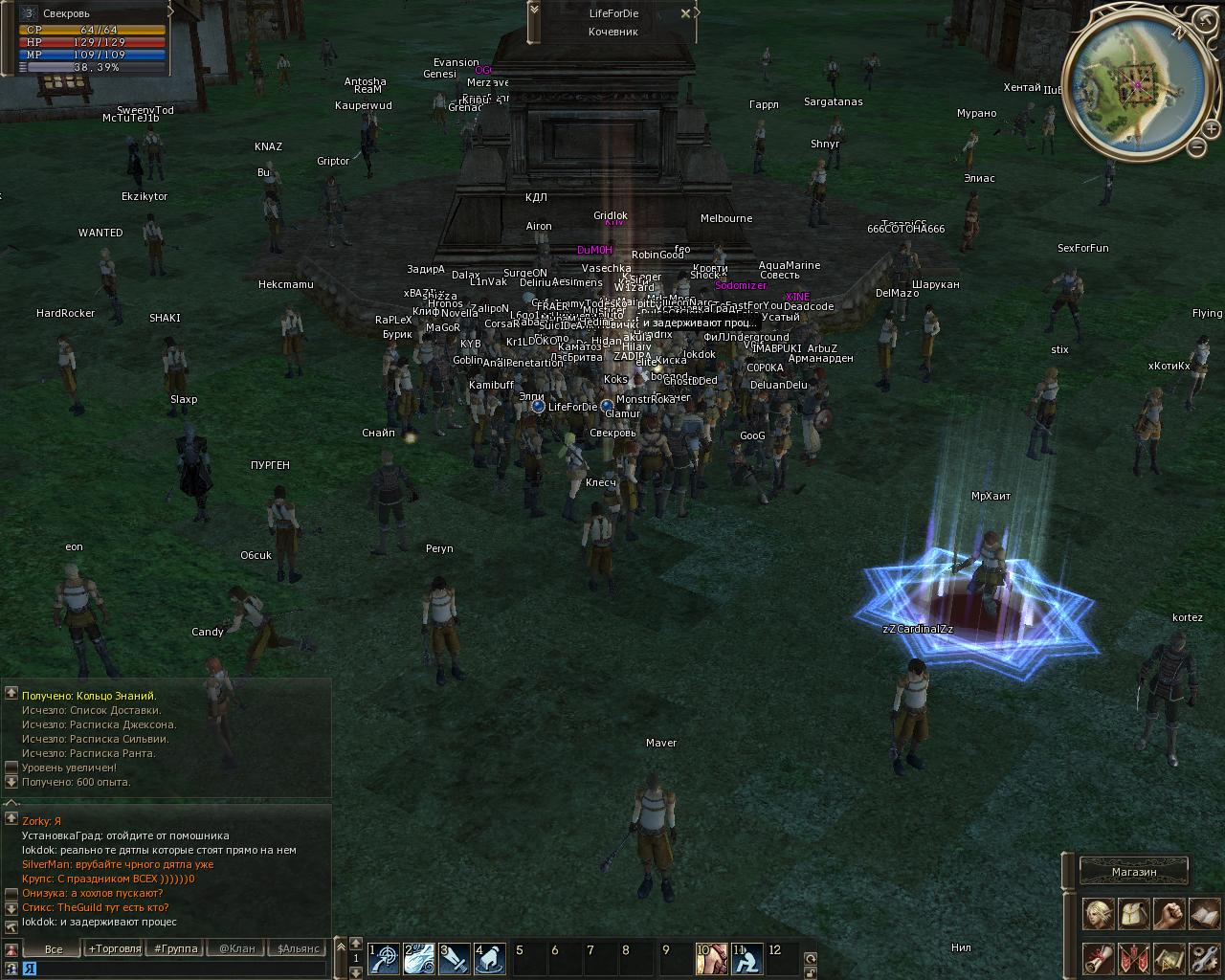The height and width of the screenshot is (980, 1225).
Task: Switch to the @Клан chat tab
Action: point(236,948)
